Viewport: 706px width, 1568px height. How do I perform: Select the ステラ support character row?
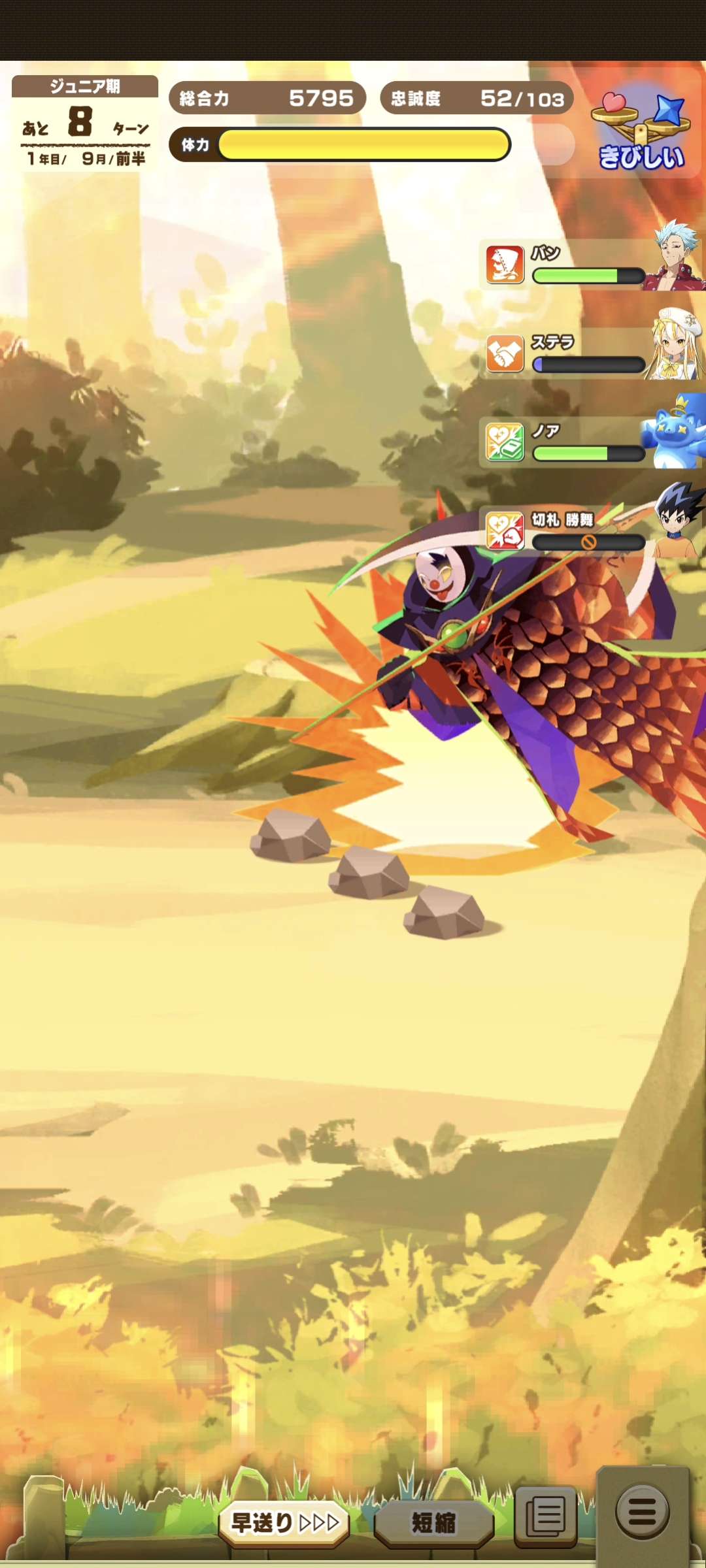588,353
